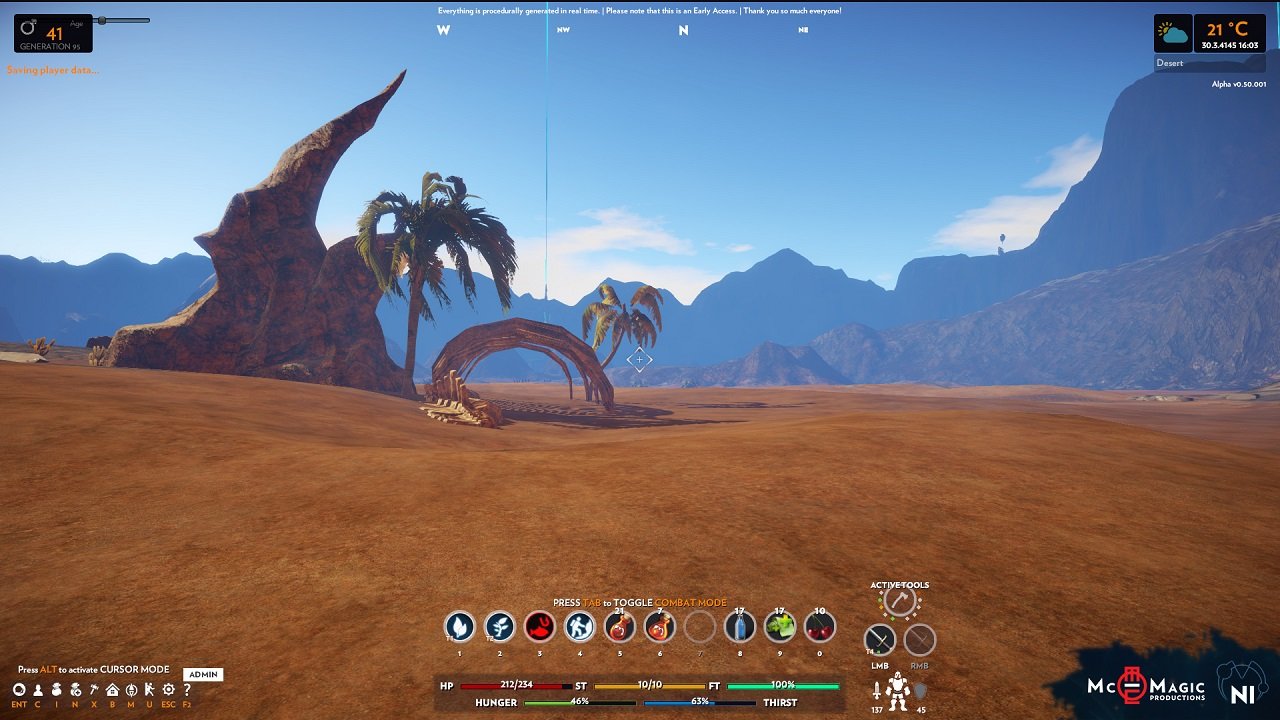1280x720 pixels.
Task: Click the armor figure equipment icon
Action: click(x=898, y=690)
